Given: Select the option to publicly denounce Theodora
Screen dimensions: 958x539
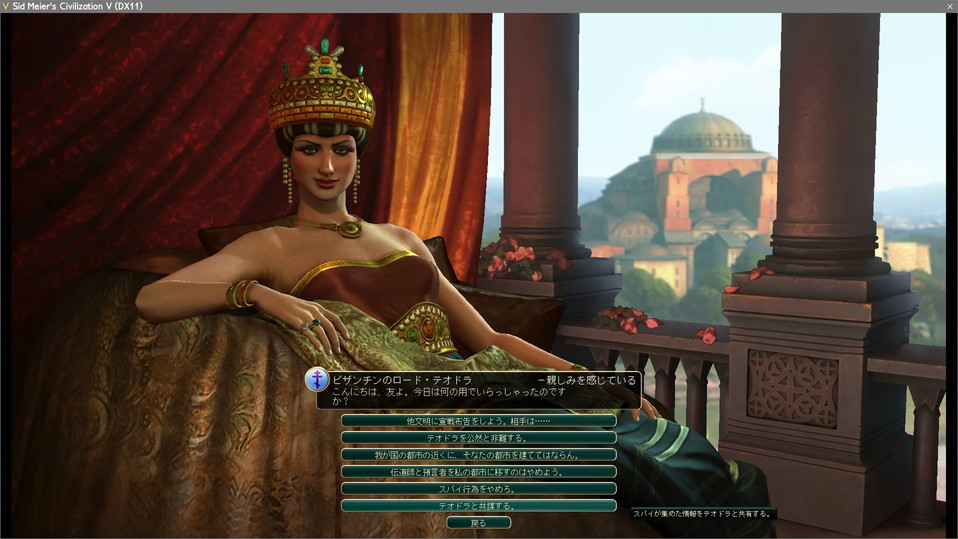Looking at the screenshot, I should tap(478, 438).
